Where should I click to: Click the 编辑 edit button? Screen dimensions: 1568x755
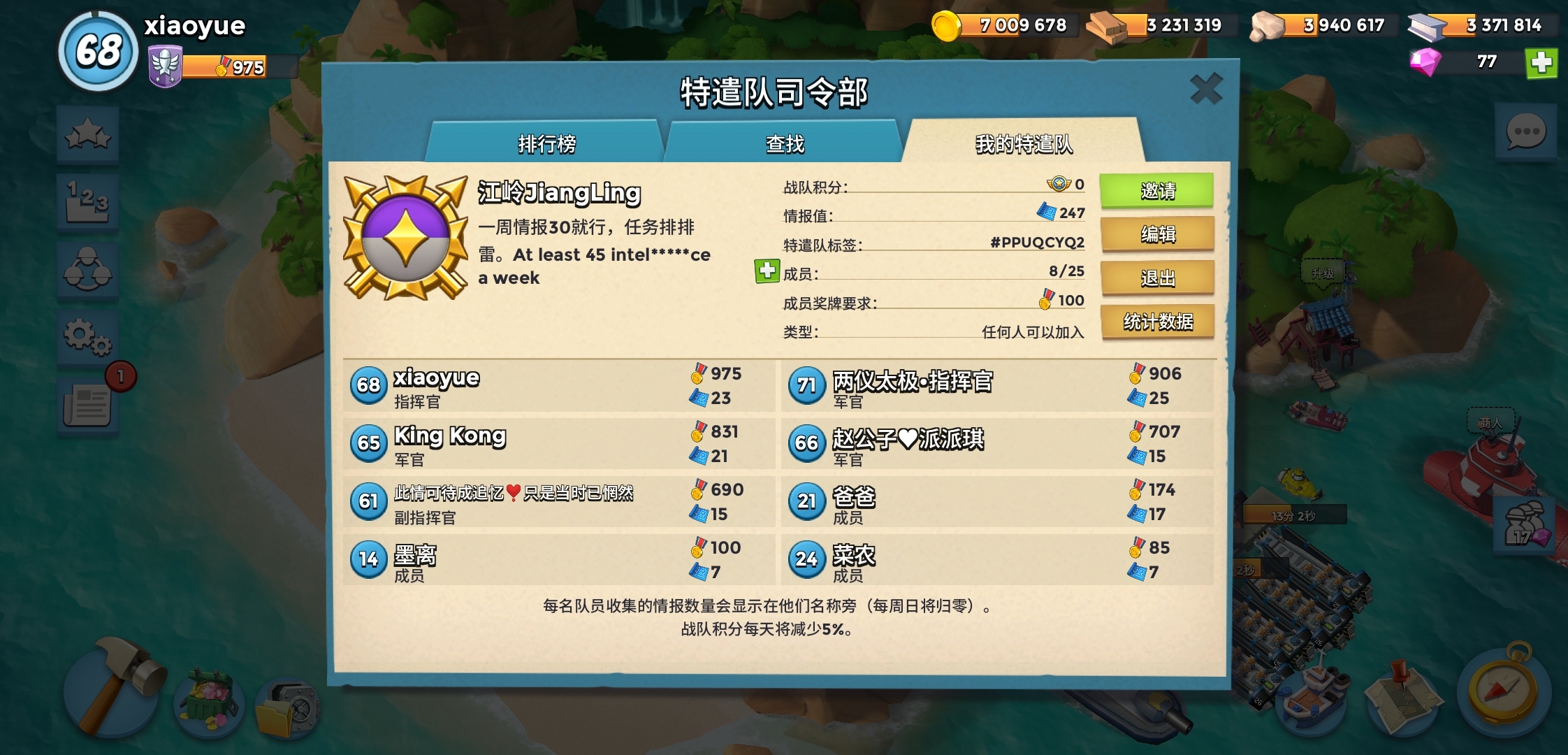point(1158,235)
